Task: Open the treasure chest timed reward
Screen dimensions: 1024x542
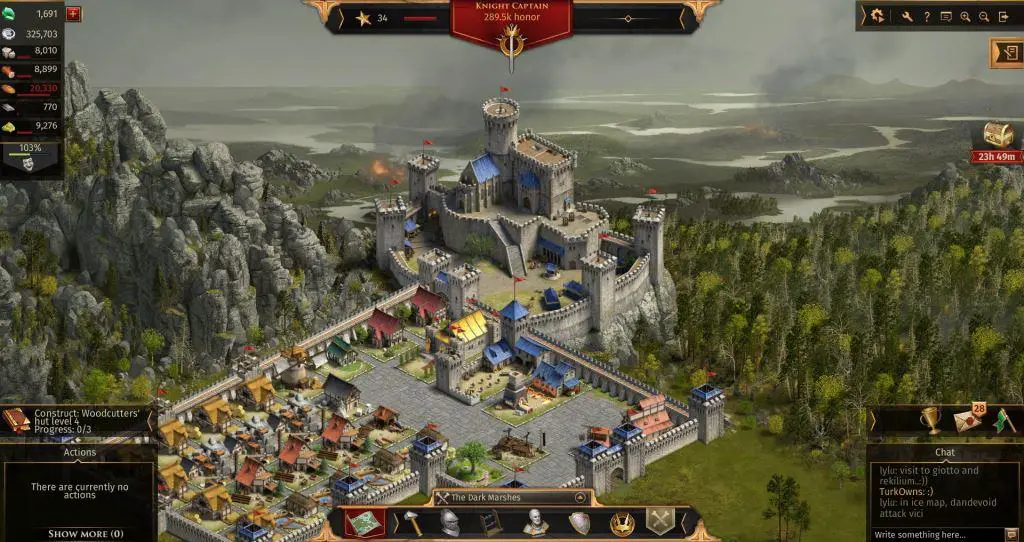Action: point(997,135)
